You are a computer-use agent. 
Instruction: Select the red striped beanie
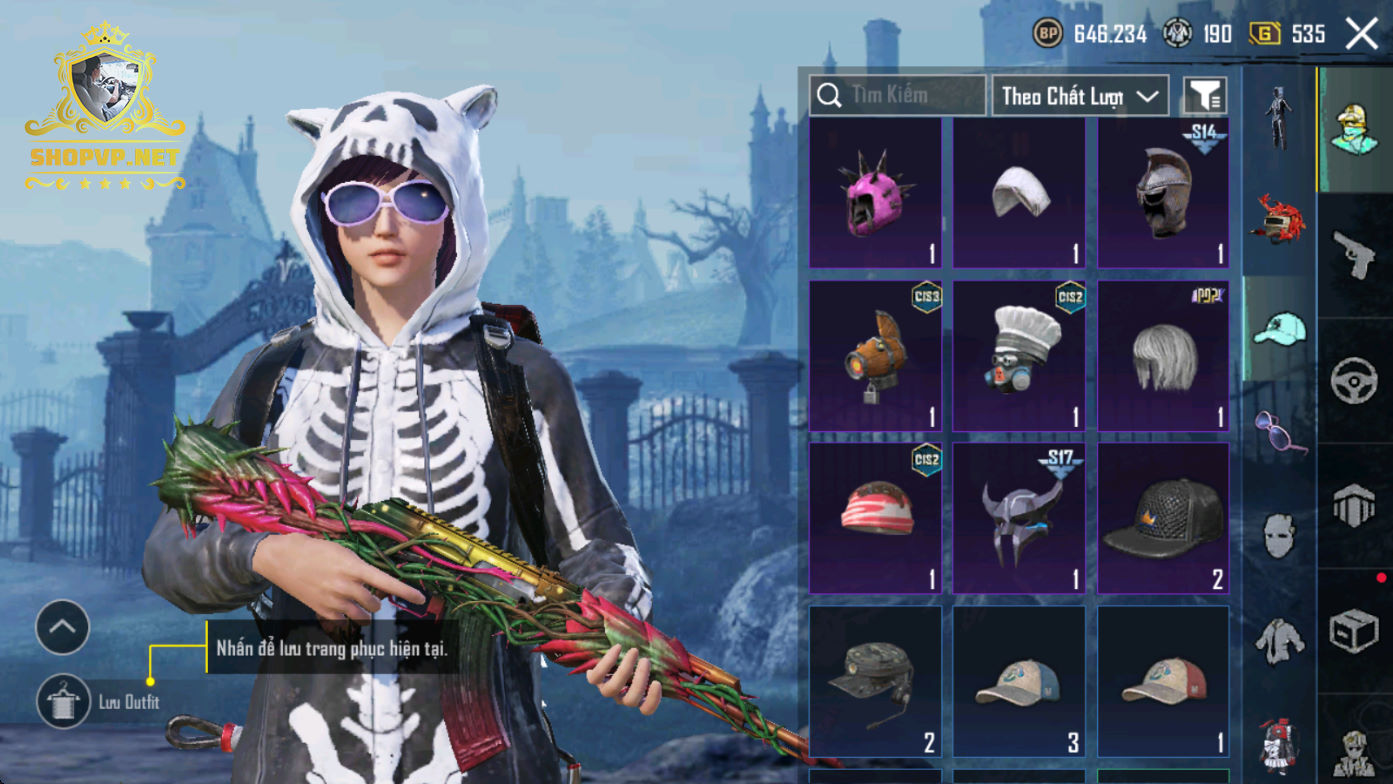tap(875, 518)
